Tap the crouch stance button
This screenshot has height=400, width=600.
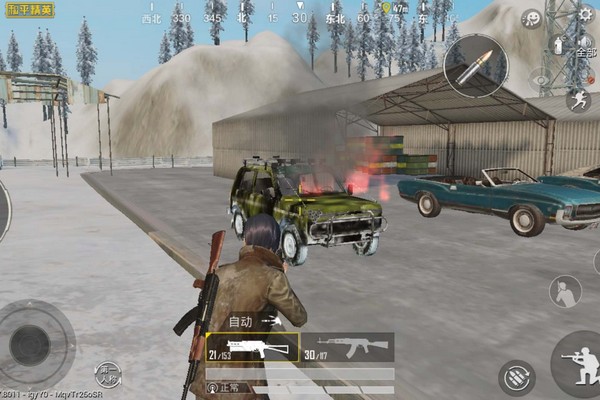click(x=566, y=290)
